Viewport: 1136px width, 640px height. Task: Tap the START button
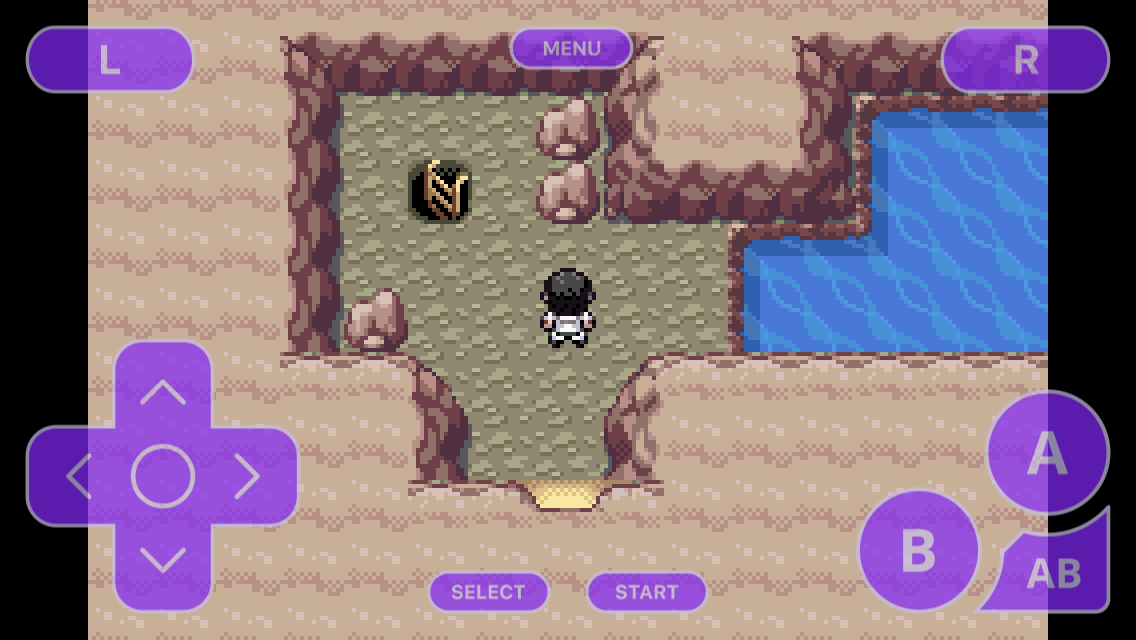646,592
